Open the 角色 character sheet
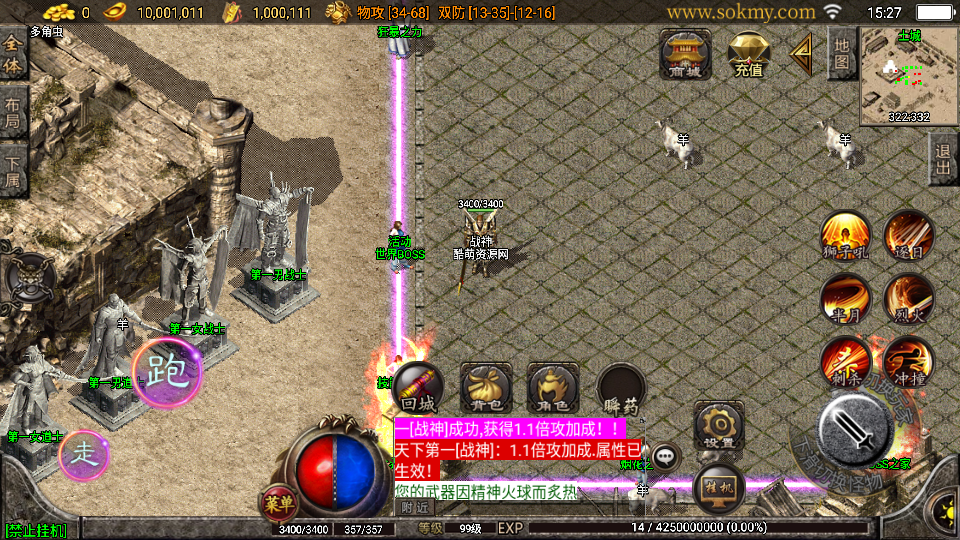Screen dimensions: 960x540 pos(553,388)
